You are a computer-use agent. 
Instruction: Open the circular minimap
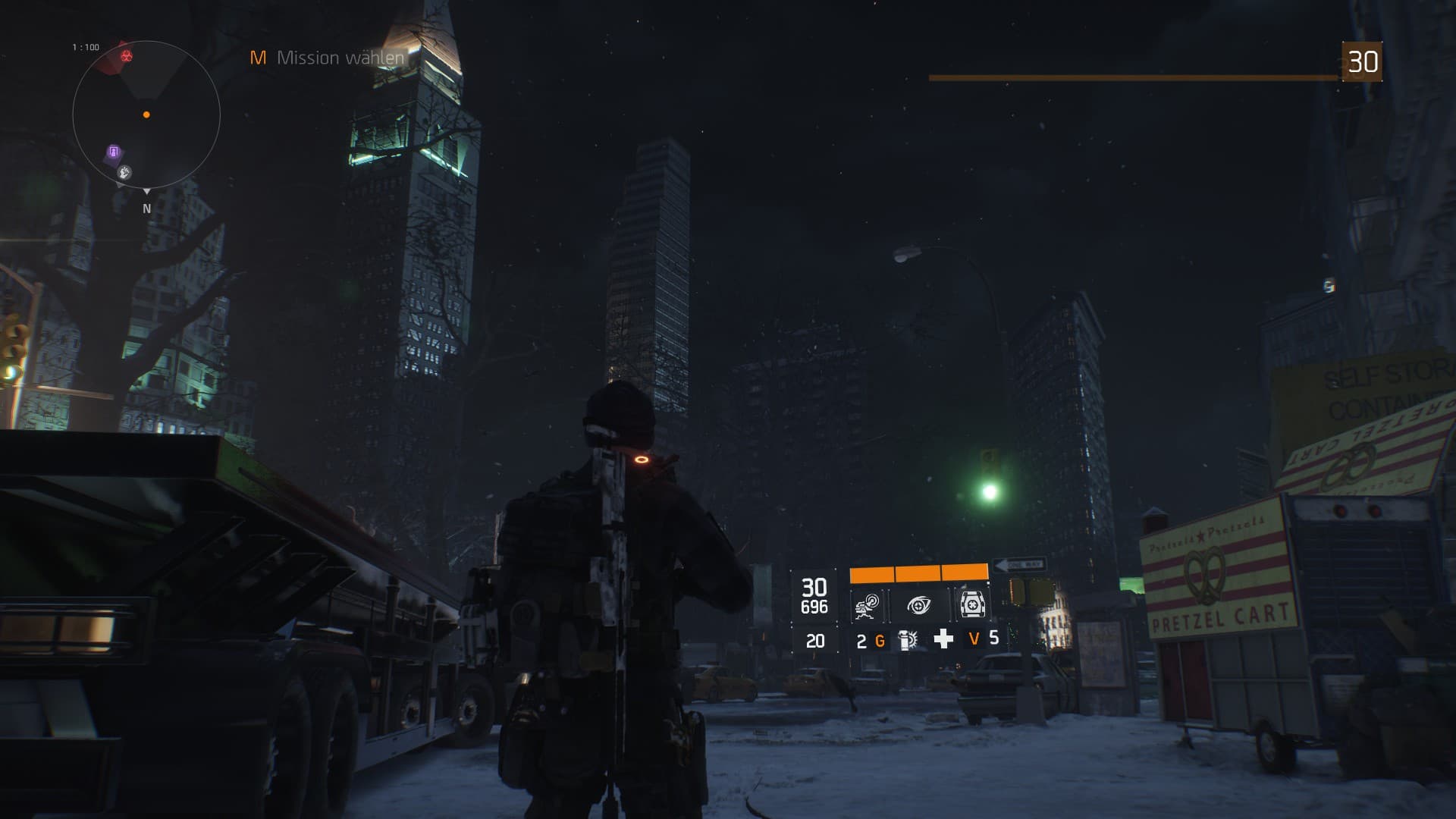(x=146, y=115)
